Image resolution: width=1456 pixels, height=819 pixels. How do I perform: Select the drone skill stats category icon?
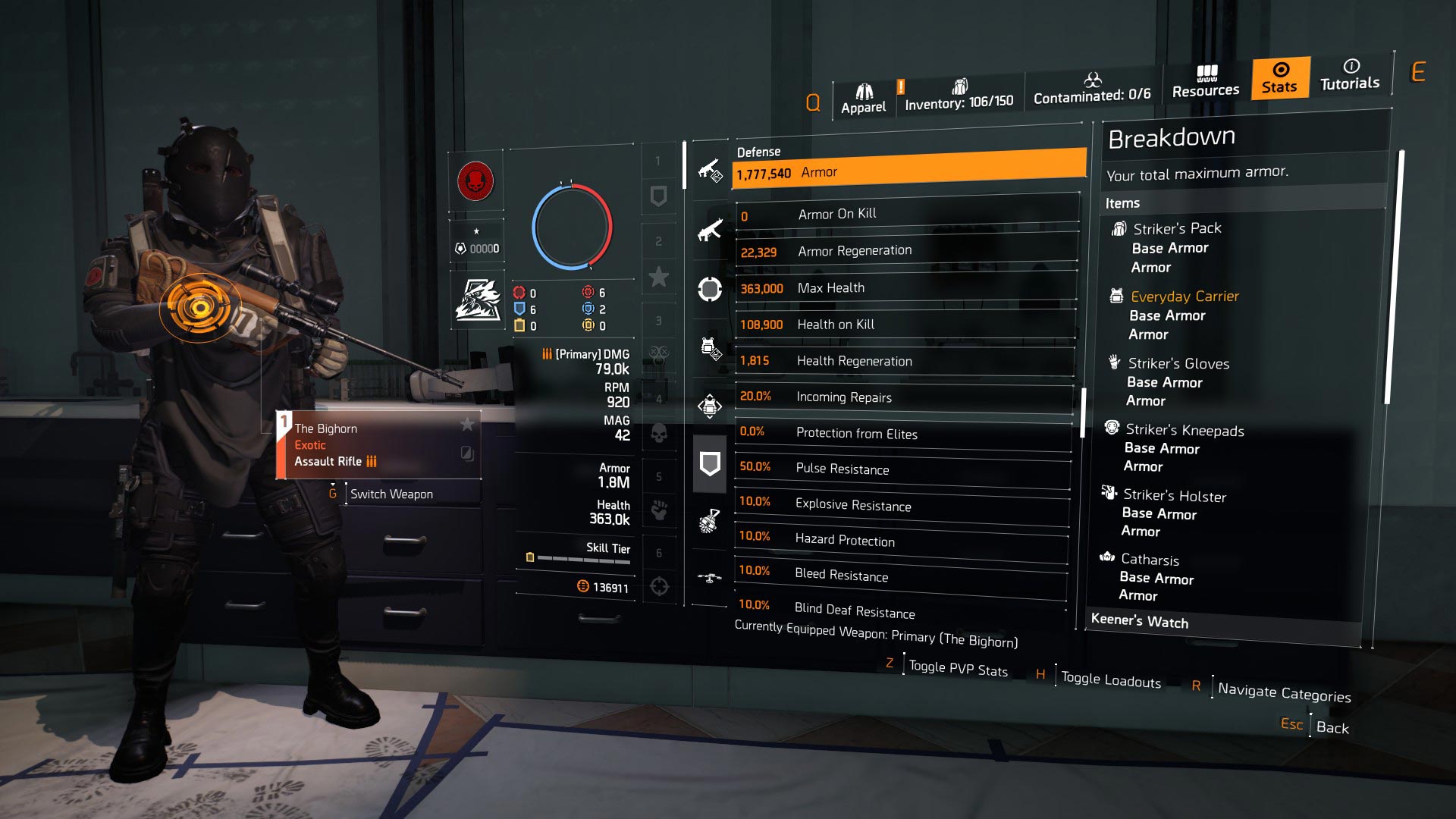click(x=710, y=576)
